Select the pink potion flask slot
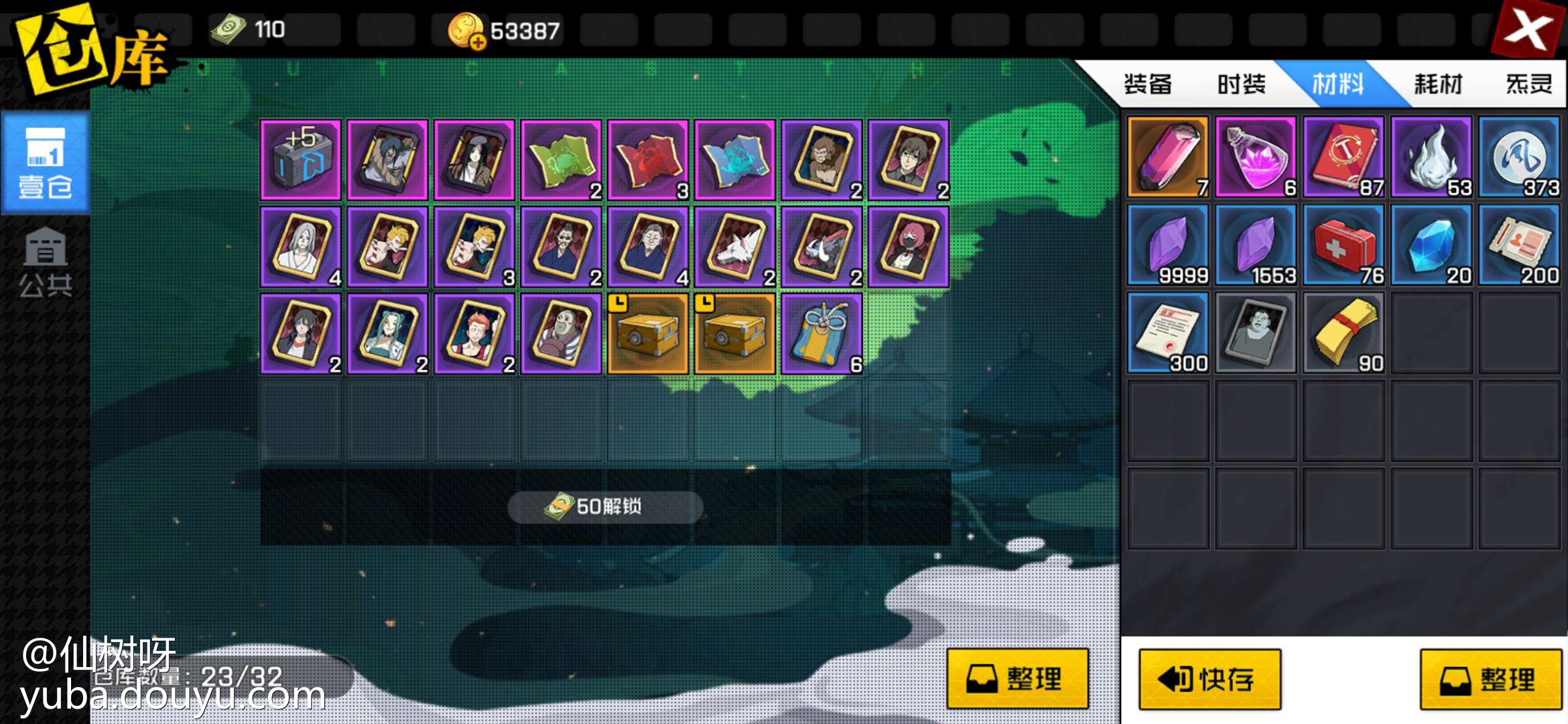 (1256, 158)
